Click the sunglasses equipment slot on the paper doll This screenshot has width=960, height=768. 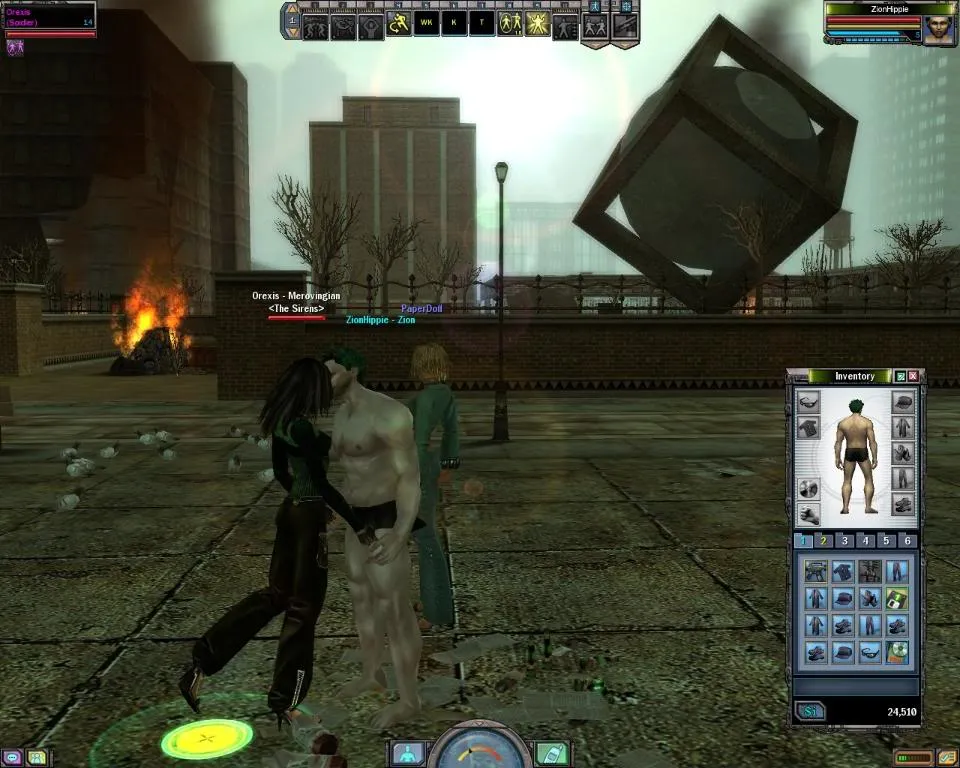pyautogui.click(x=808, y=402)
